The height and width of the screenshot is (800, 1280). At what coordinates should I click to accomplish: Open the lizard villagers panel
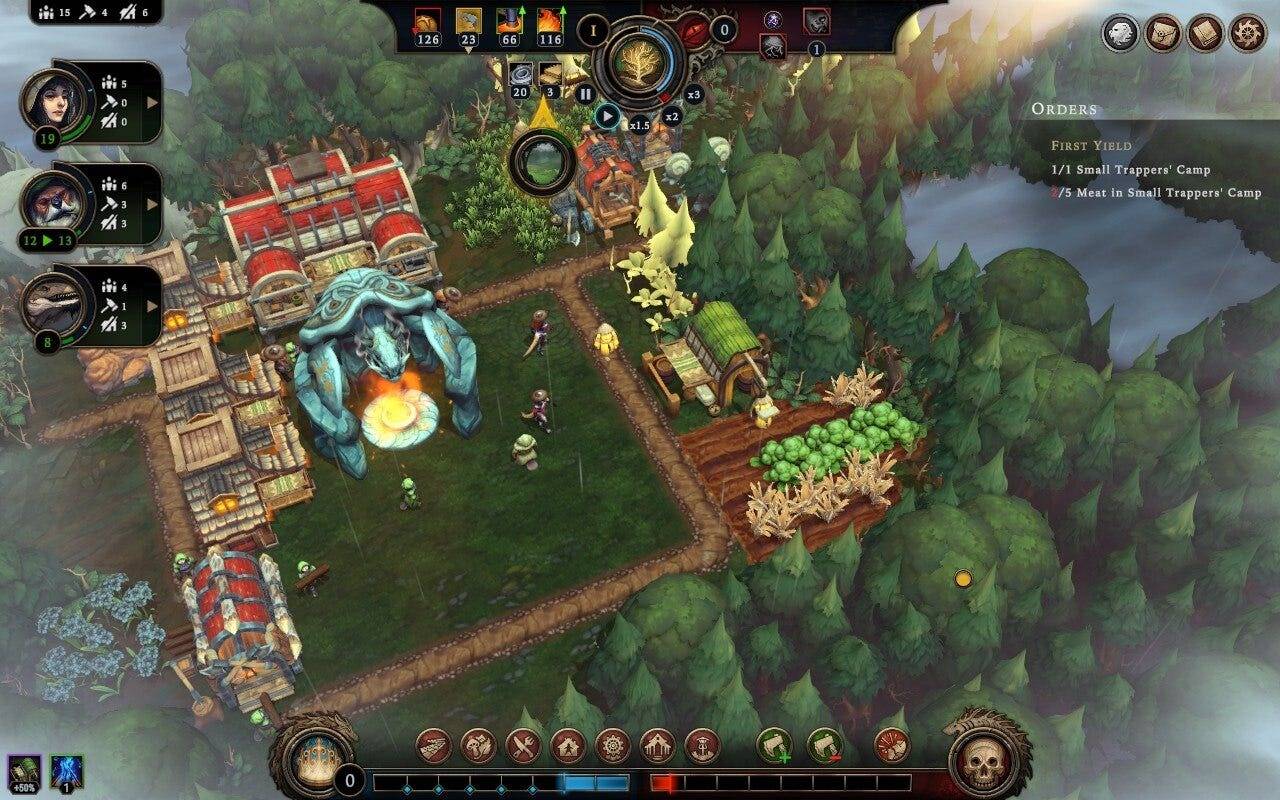click(x=90, y=306)
